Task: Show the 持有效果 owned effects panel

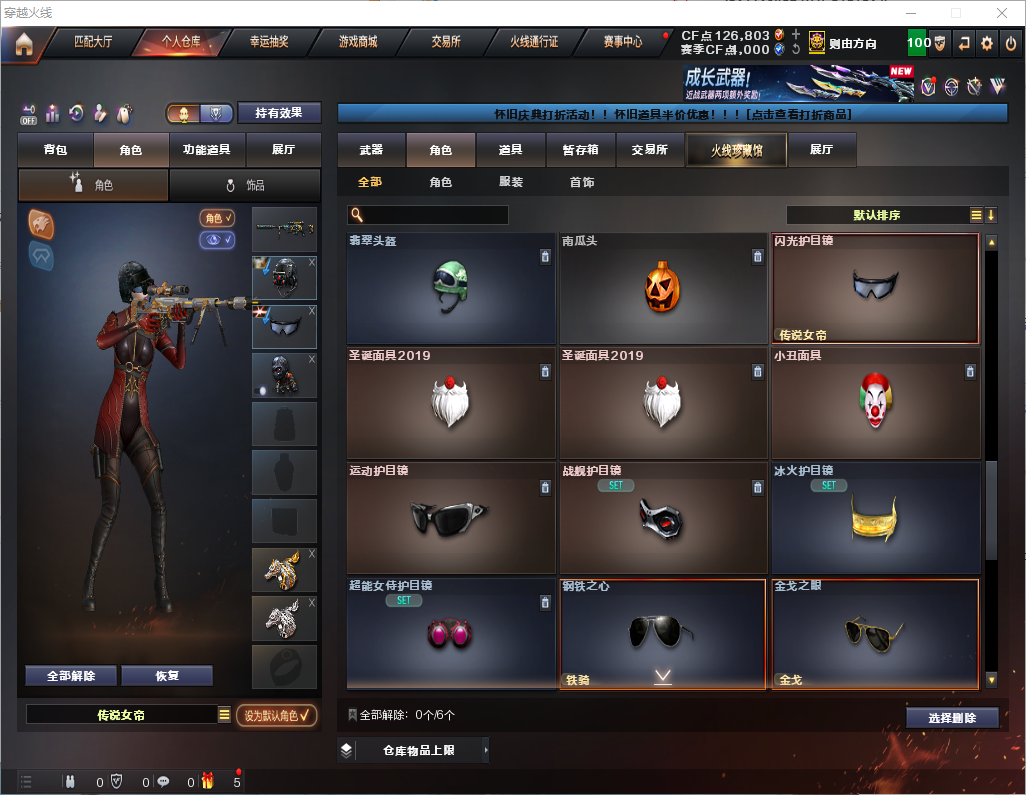Action: click(279, 113)
